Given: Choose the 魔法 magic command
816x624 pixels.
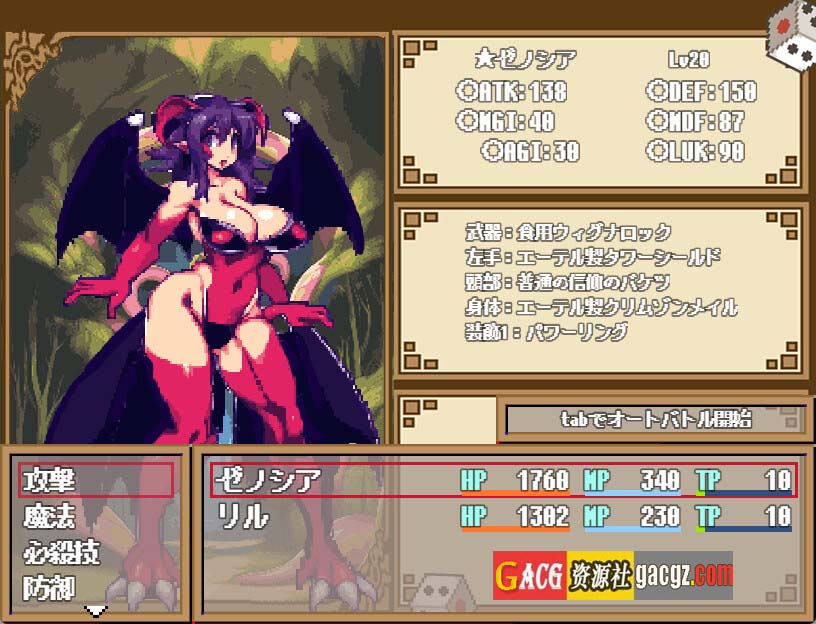Looking at the screenshot, I should [x=96, y=516].
